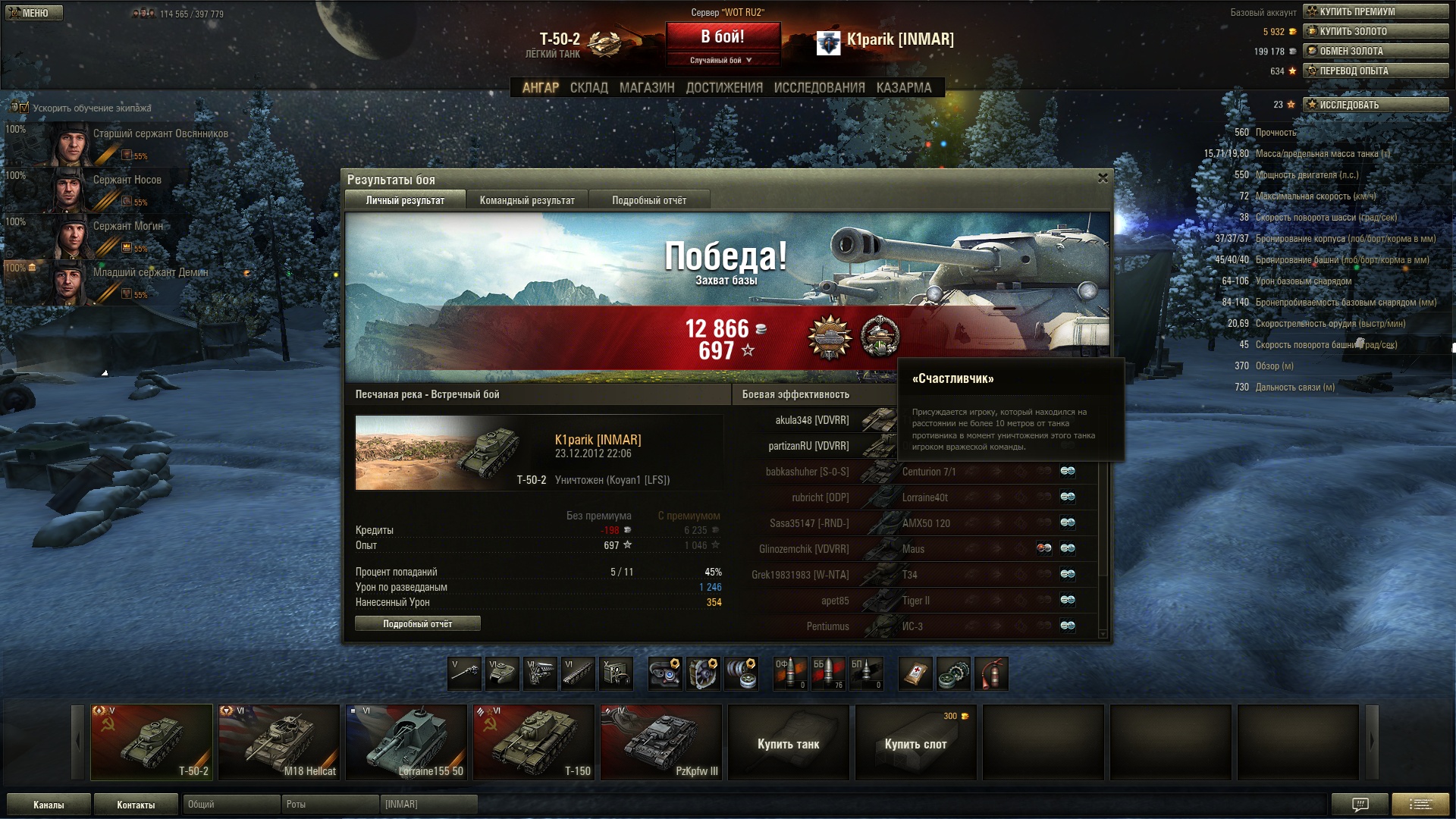Switch to Командный результат tab
This screenshot has height=819, width=1456.
click(x=527, y=200)
